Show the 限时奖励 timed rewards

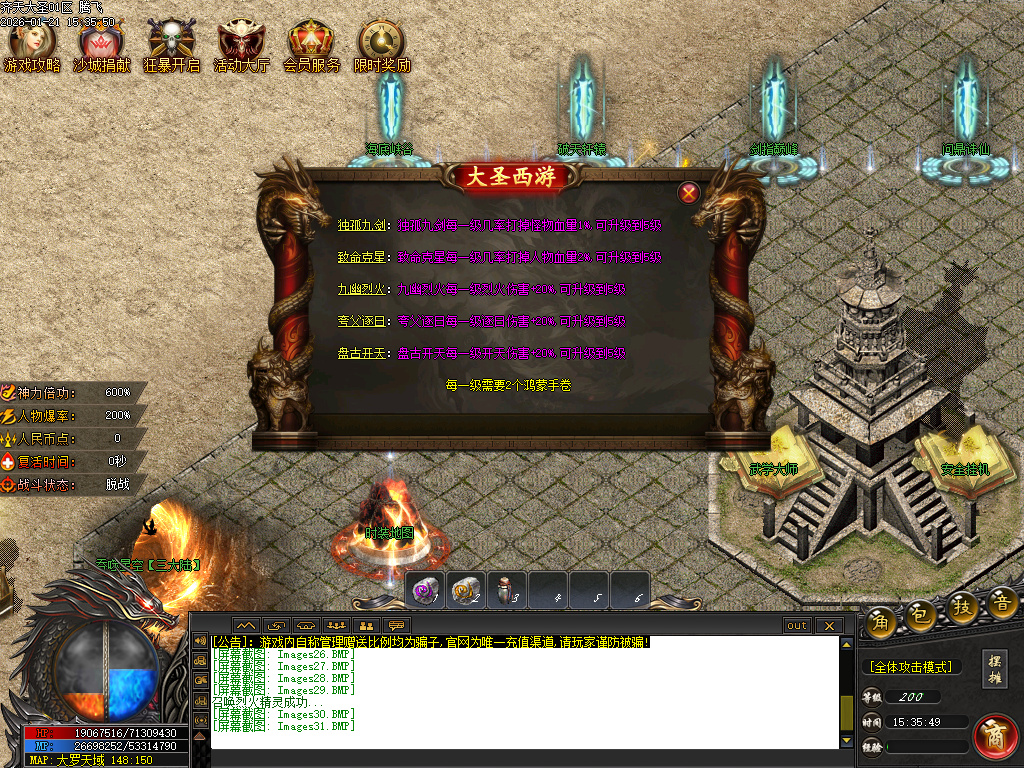(381, 46)
